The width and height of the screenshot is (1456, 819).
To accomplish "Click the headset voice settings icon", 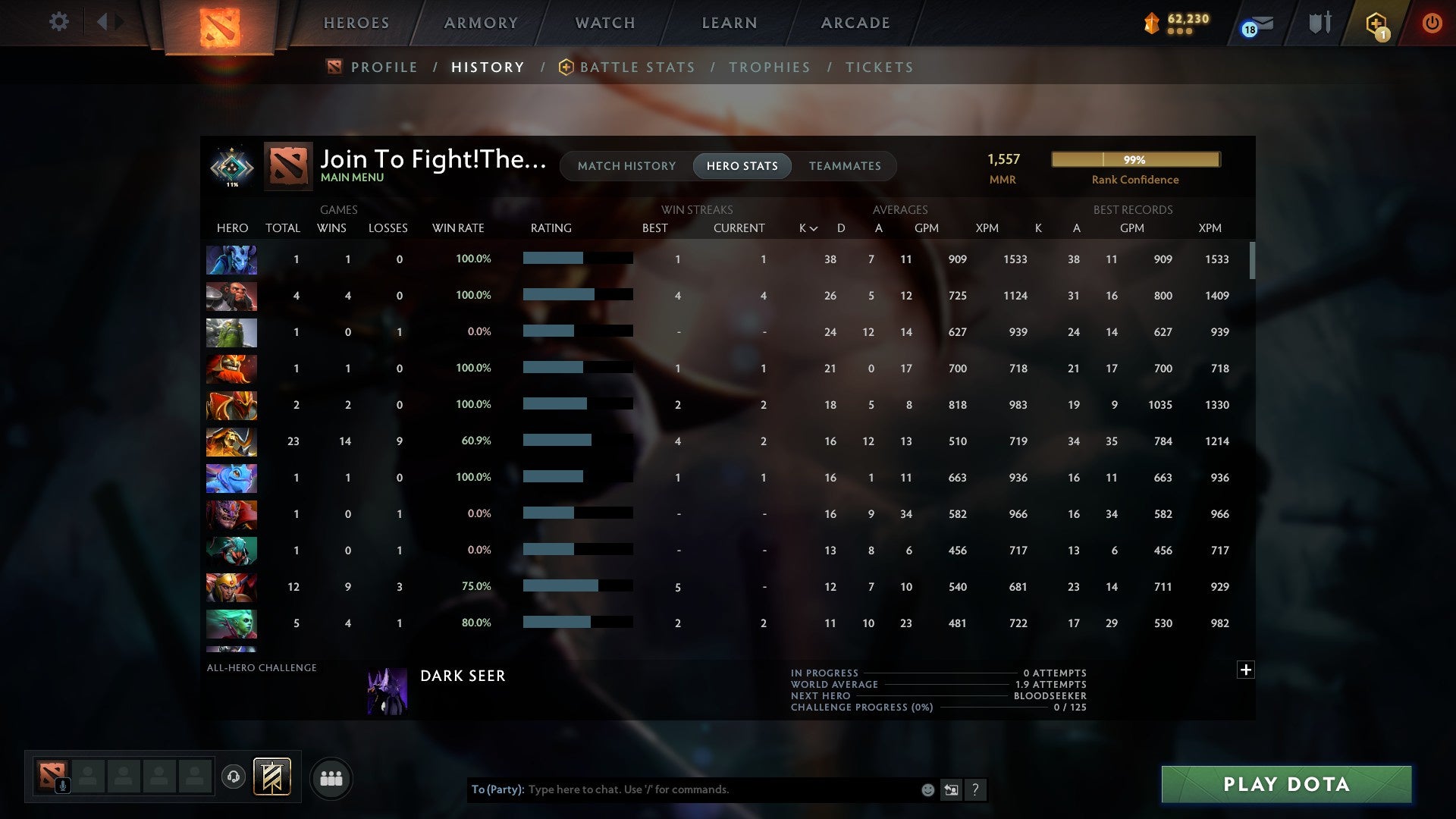I will click(x=234, y=777).
